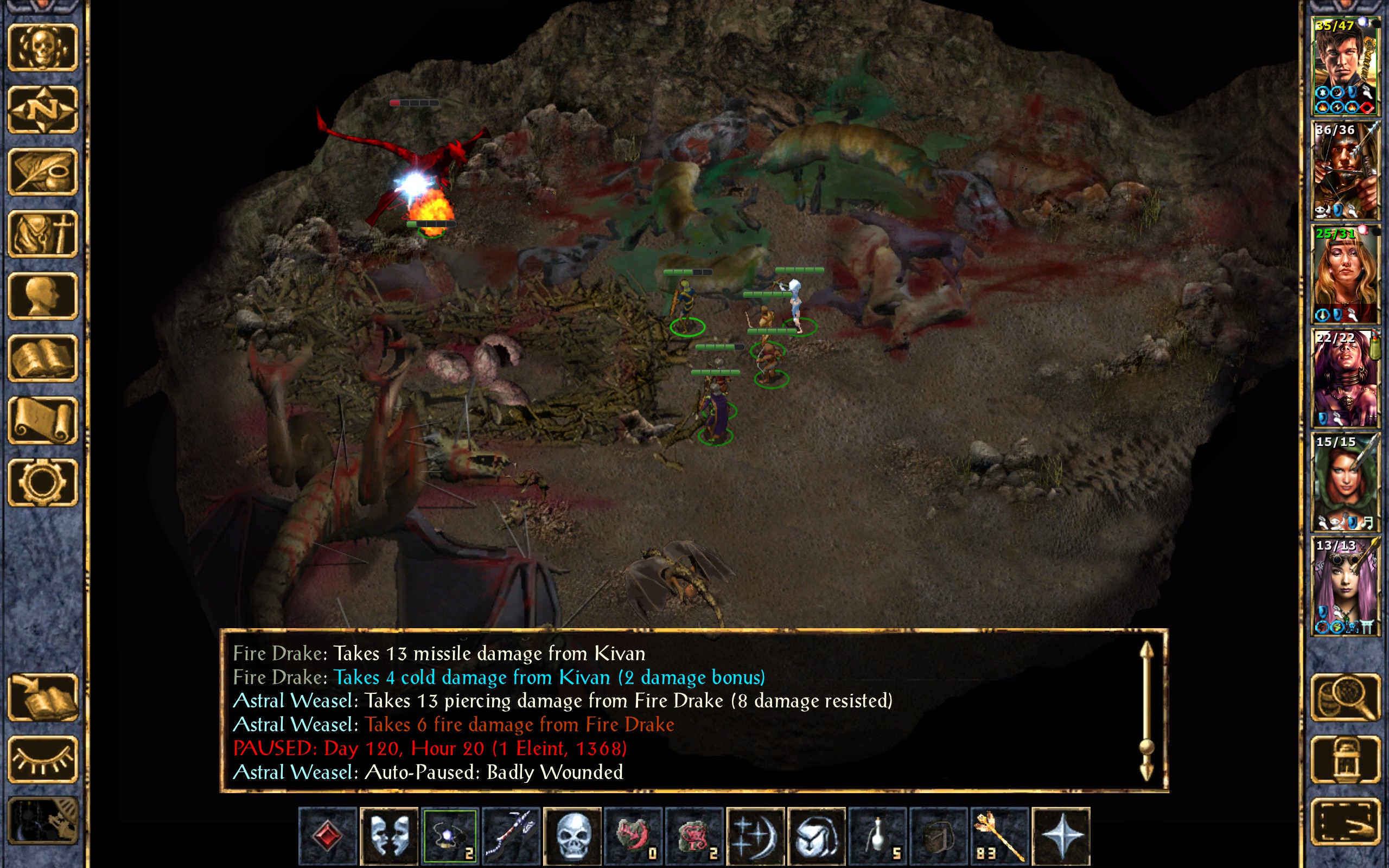This screenshot has height=868, width=1389.
Task: Select the golden arrows ammo slot showing 83
Action: click(x=999, y=835)
